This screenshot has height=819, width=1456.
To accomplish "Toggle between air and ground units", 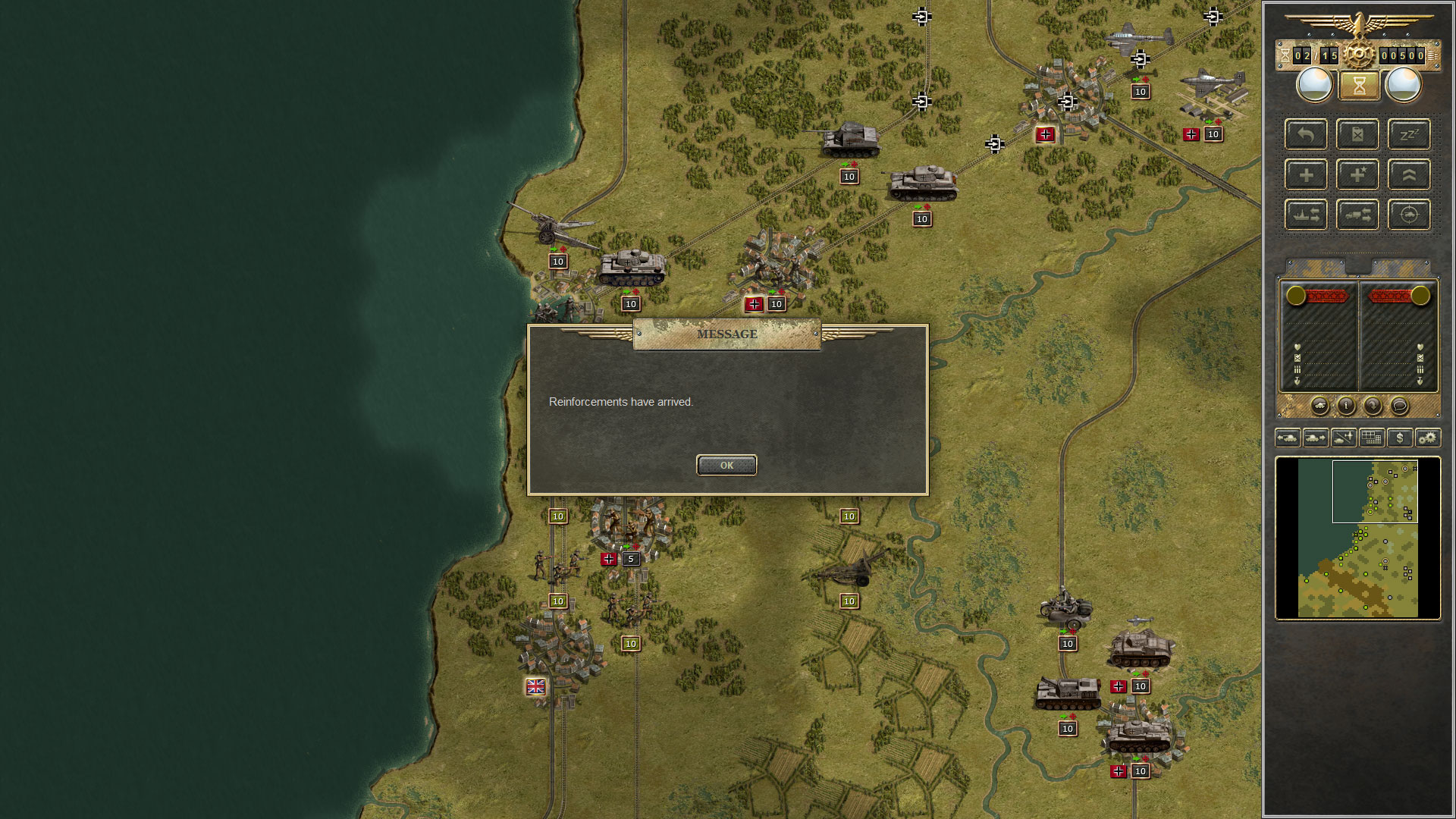I will tap(1344, 438).
